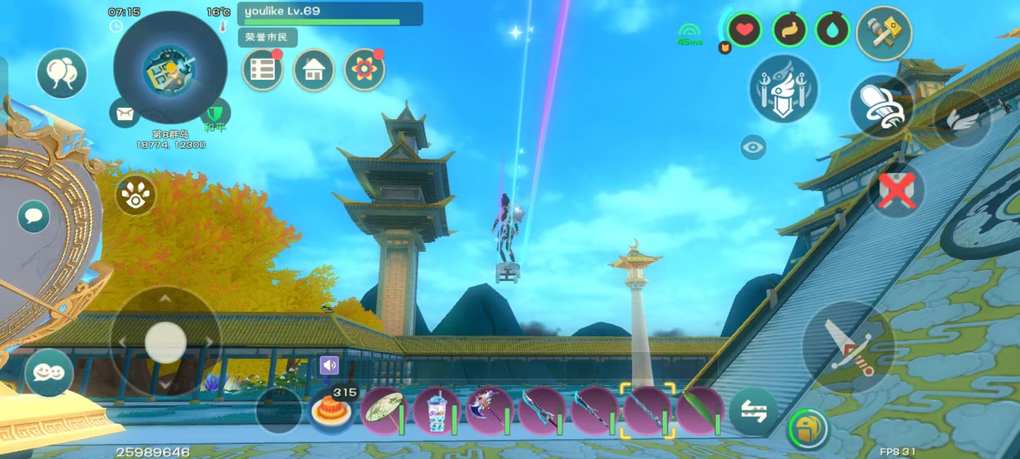This screenshot has height=459, width=1020.
Task: Select the battle axe hotbar slot
Action: pos(489,410)
